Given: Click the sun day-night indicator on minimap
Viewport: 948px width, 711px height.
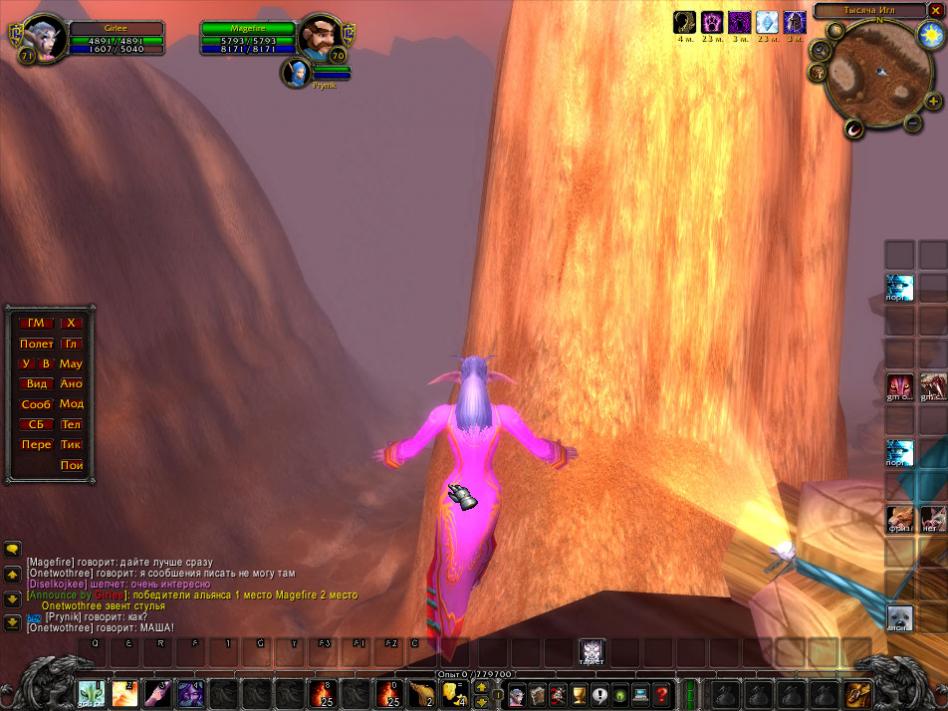Looking at the screenshot, I should (x=931, y=35).
